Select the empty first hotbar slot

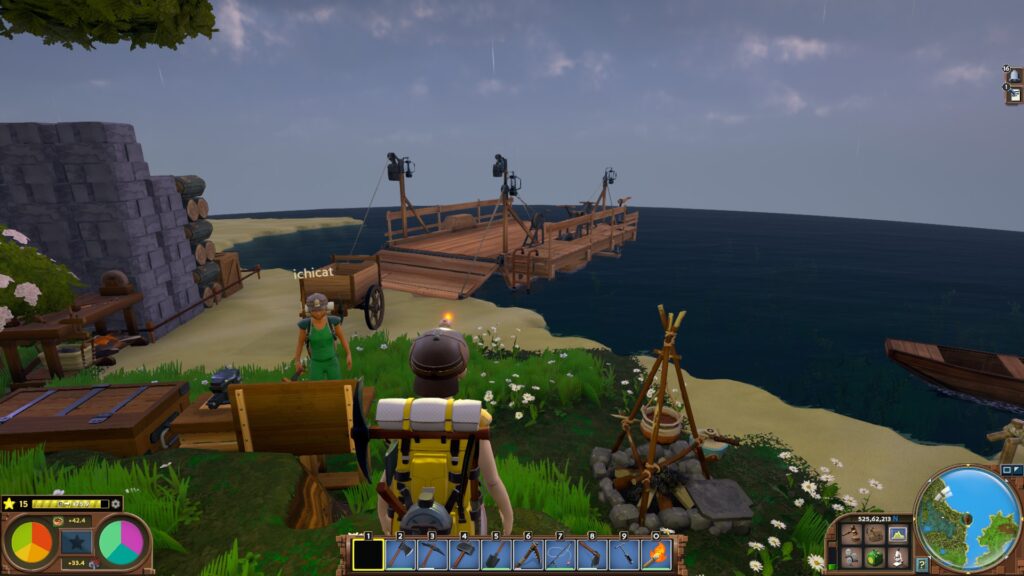click(x=368, y=554)
